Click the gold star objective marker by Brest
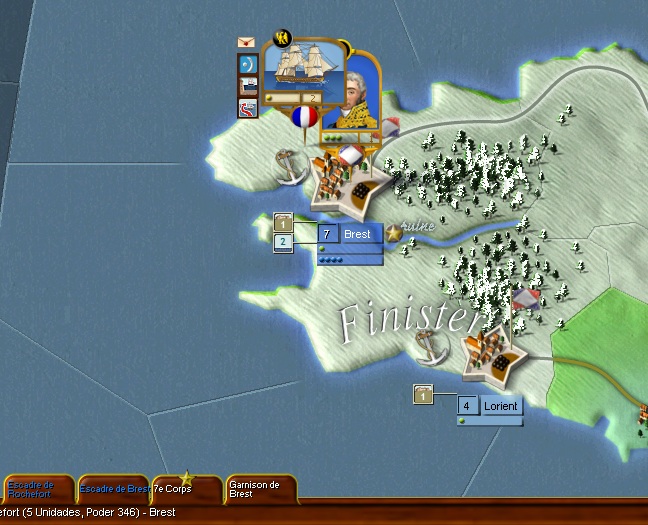The image size is (648, 525). [394, 233]
